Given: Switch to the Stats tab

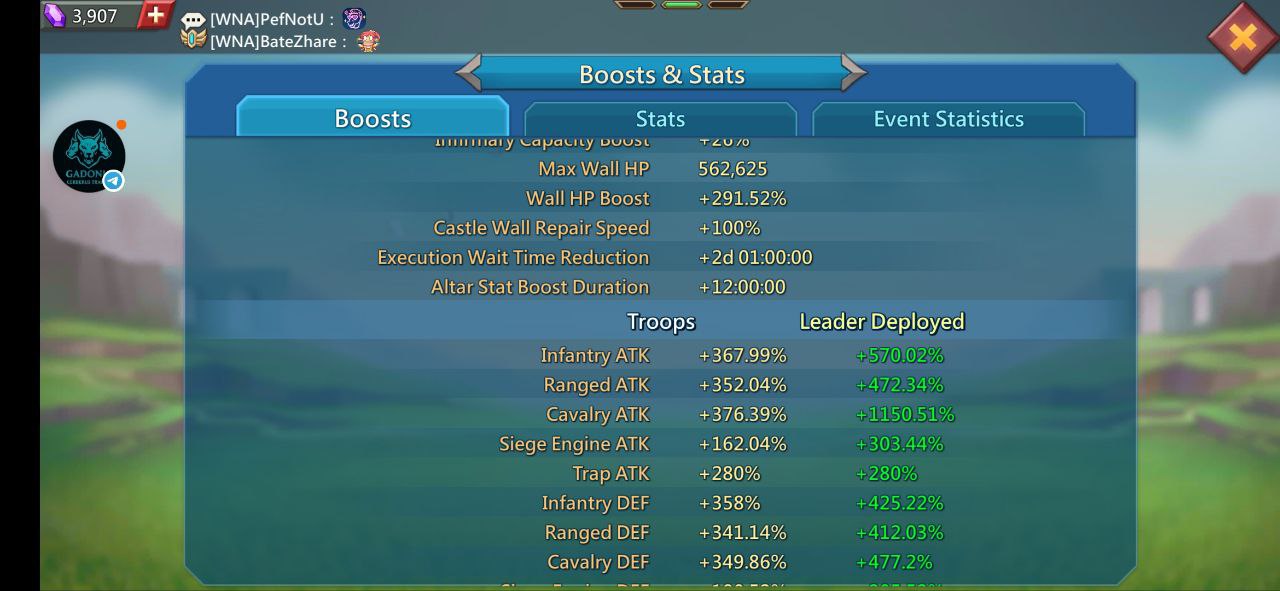Looking at the screenshot, I should tap(660, 119).
